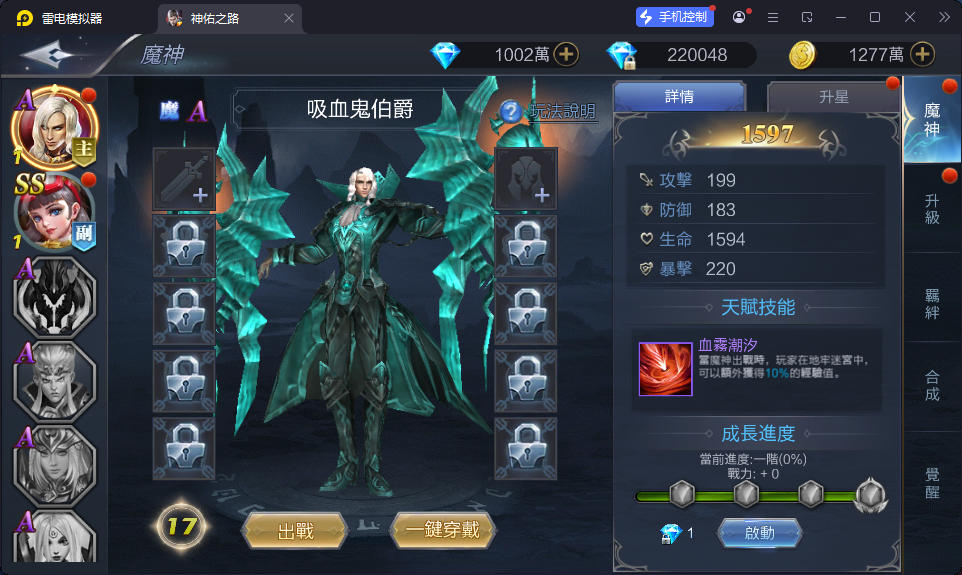Screen dimensions: 962x575
Task: Open the 玩法說明 help link
Action: pos(549,111)
